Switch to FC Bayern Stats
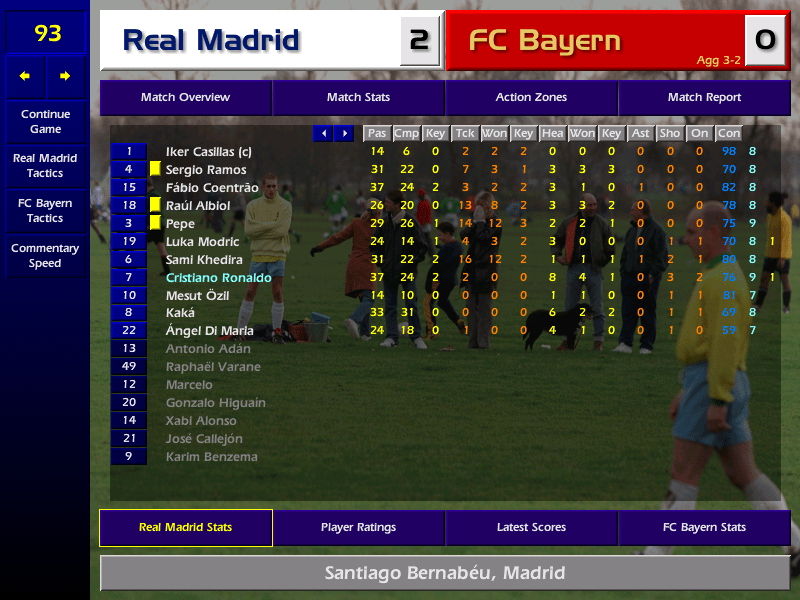 (704, 528)
